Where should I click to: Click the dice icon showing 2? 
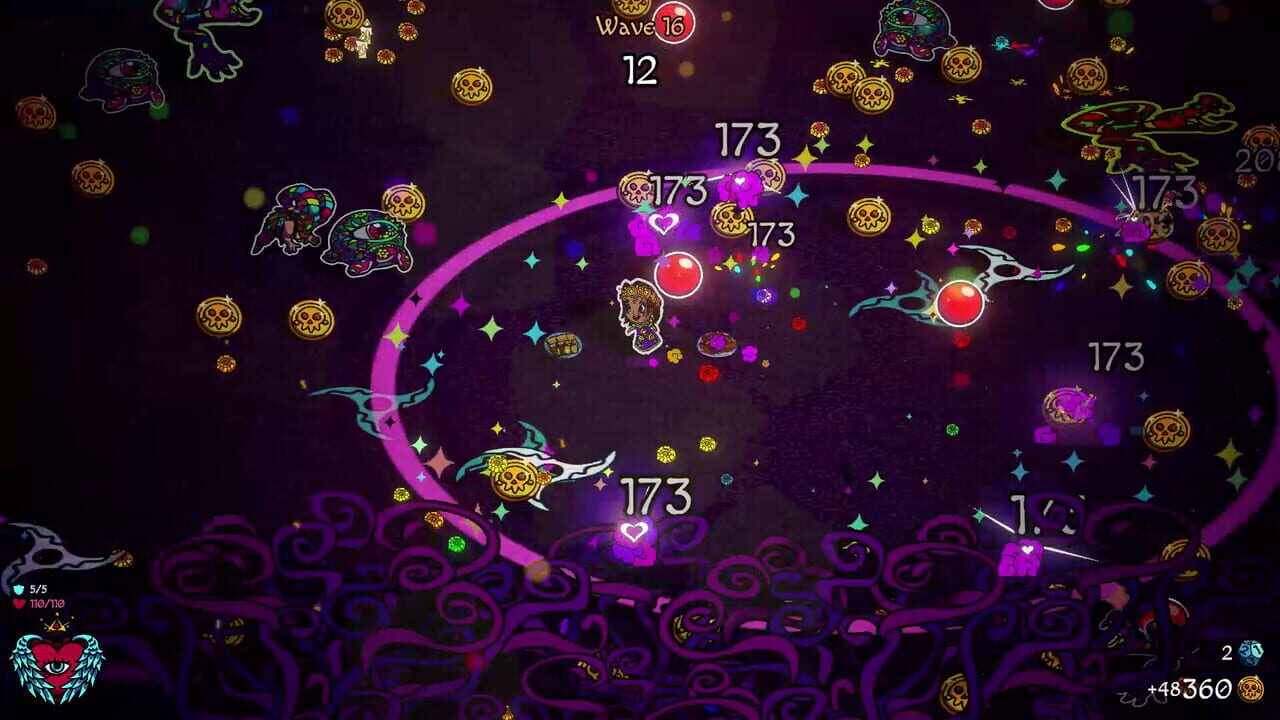(x=1250, y=652)
